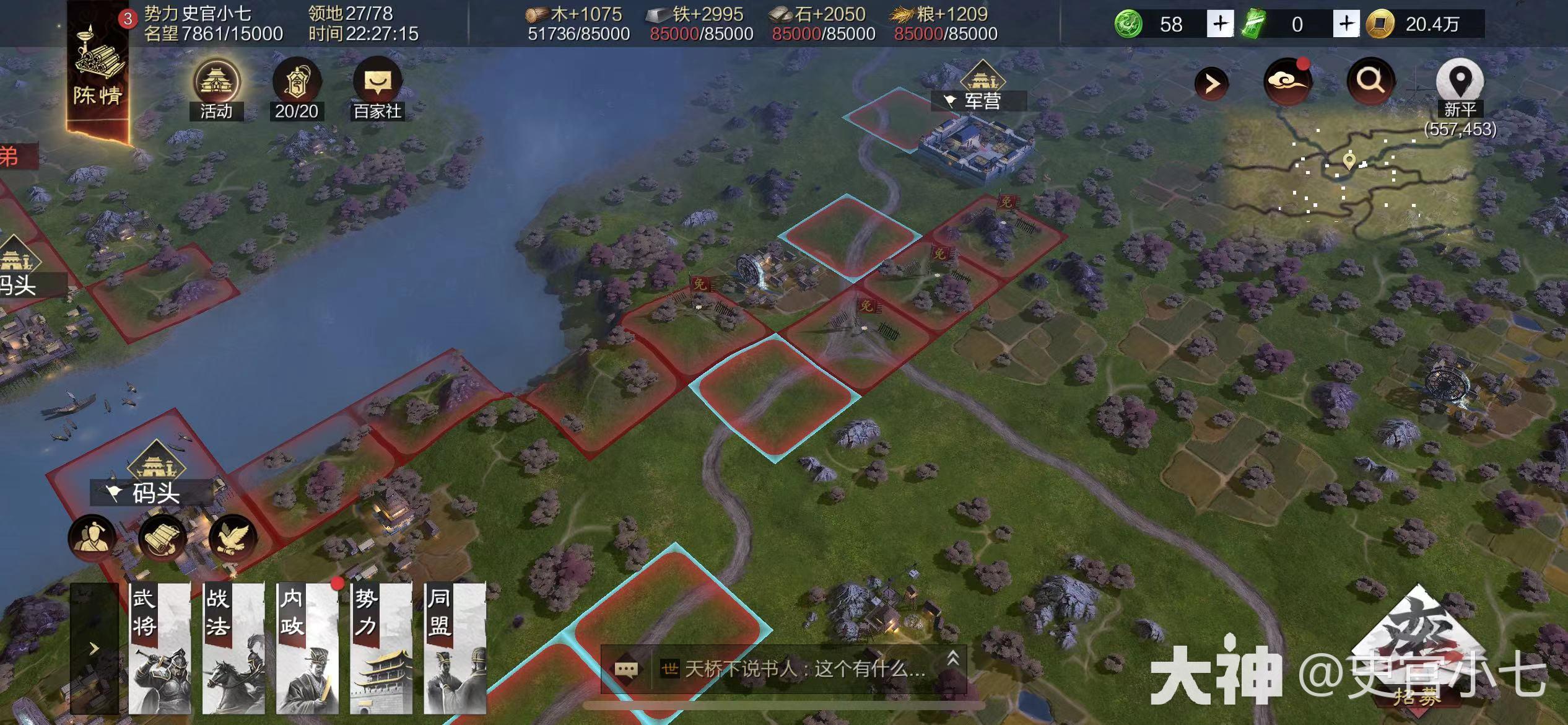Expand the top-right arrow button

click(1211, 84)
